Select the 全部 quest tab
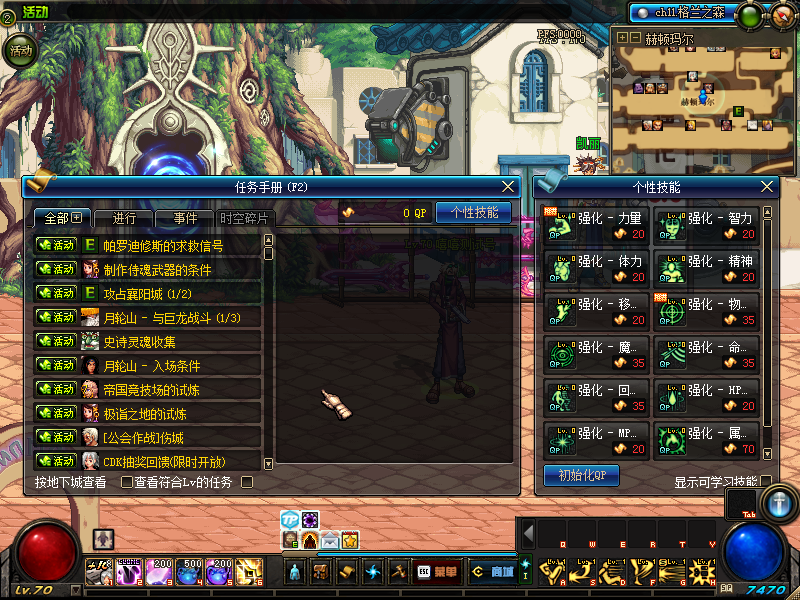Screen dimensions: 800x600 [62, 218]
